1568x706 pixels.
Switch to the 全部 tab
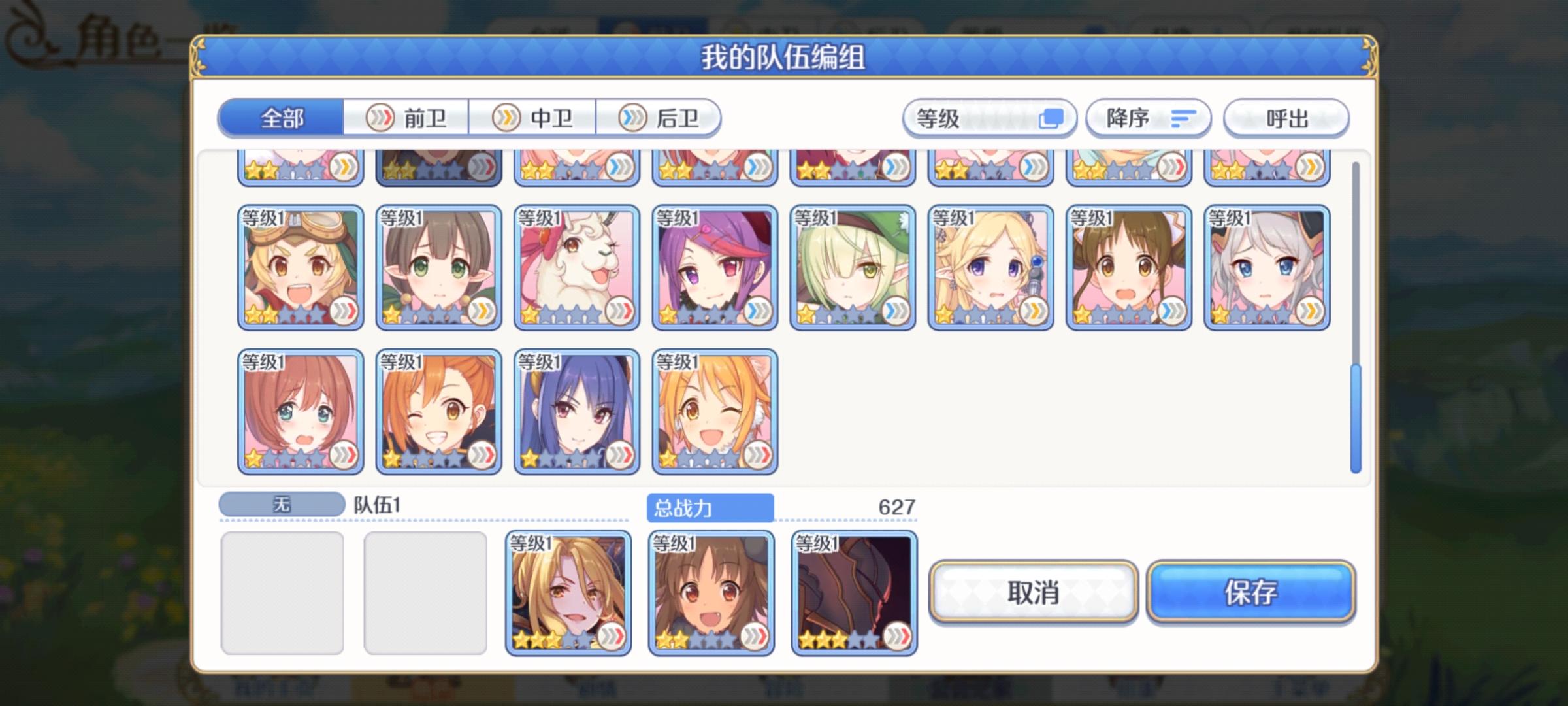point(281,118)
